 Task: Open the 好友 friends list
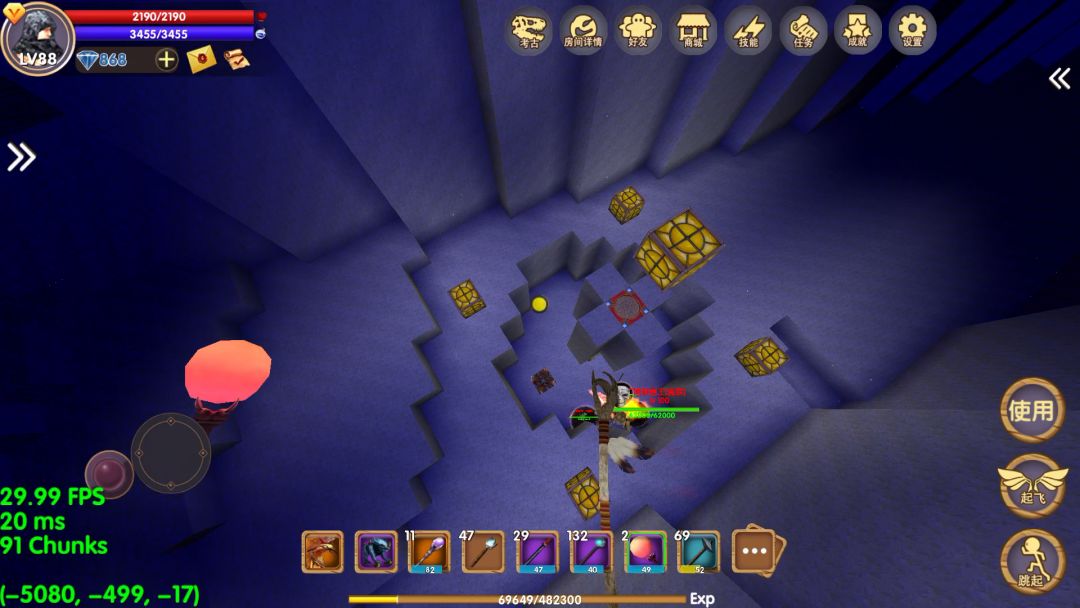[x=637, y=30]
